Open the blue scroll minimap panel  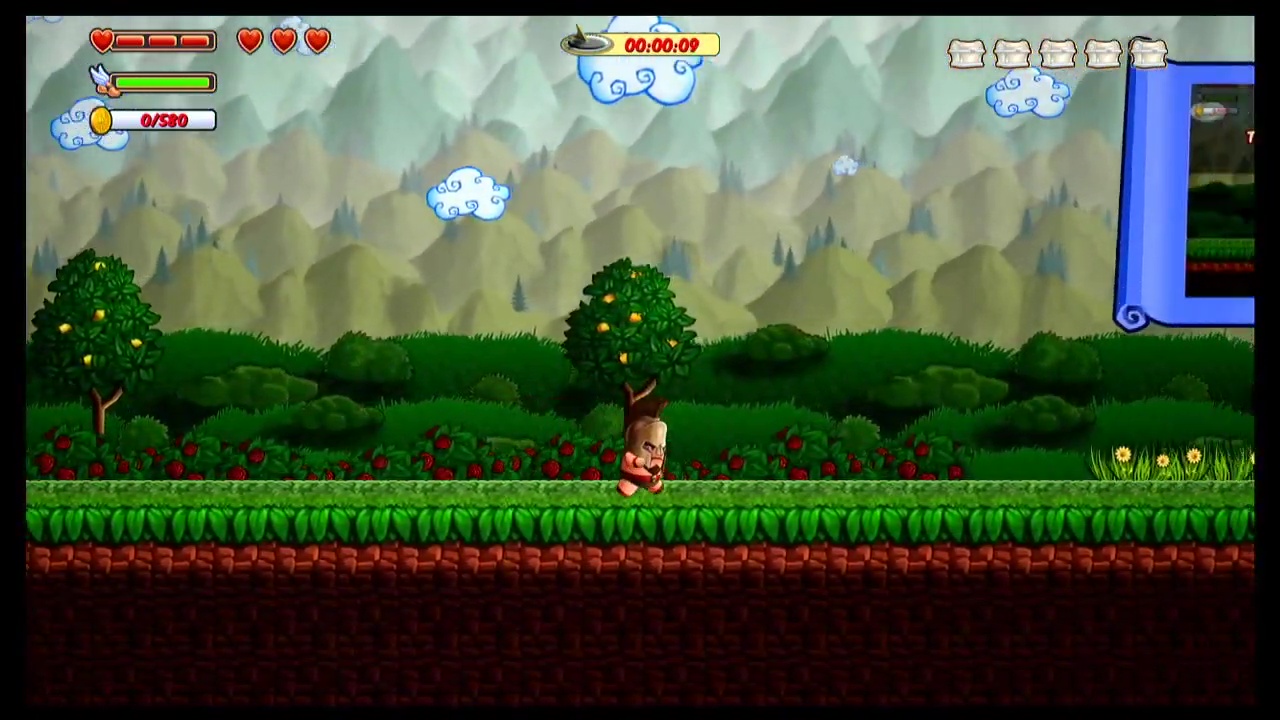pyautogui.click(x=1188, y=195)
